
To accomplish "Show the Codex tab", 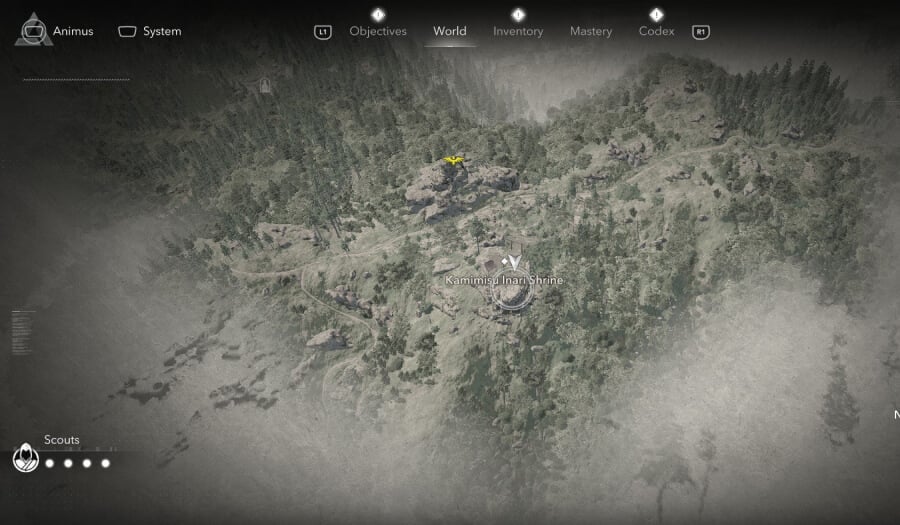I will pyautogui.click(x=656, y=31).
